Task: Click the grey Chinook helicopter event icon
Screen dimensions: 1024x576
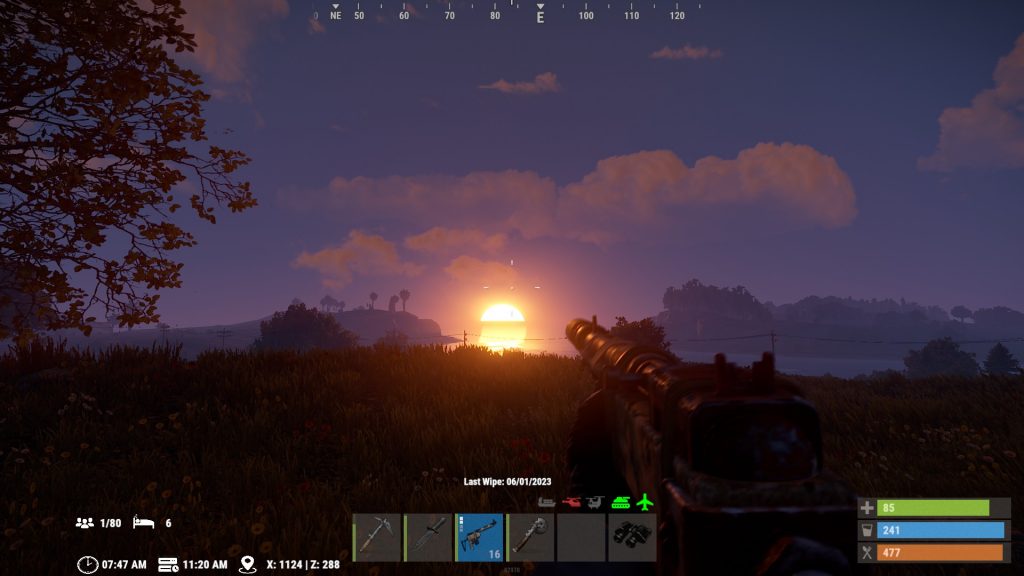Action: click(x=595, y=502)
